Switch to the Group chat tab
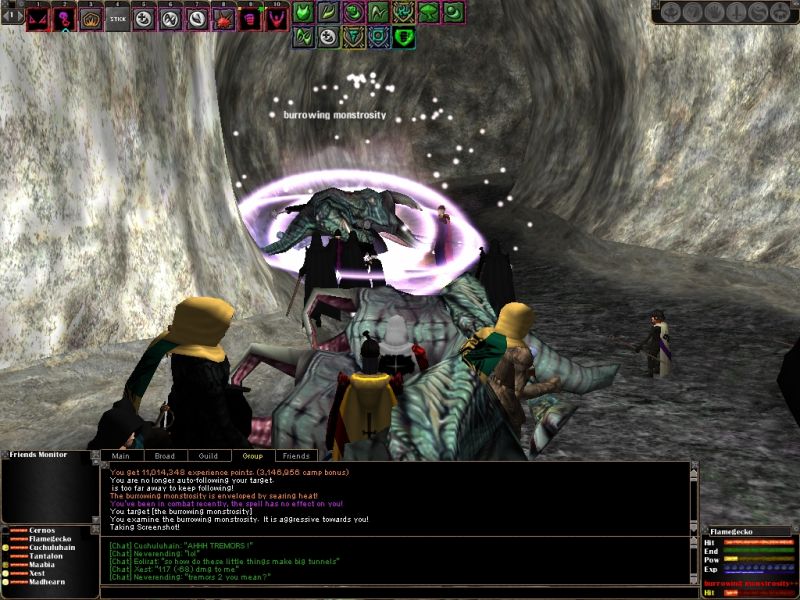 [x=251, y=456]
